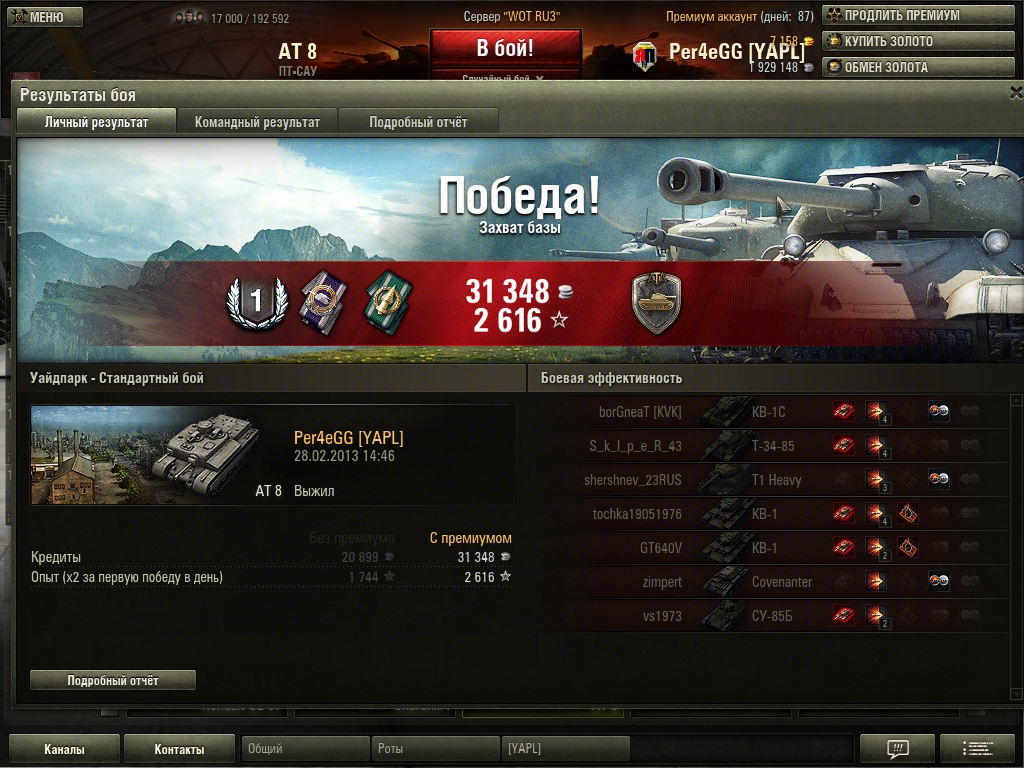Open the Случайный бой mode dropdown
Image resolution: width=1024 pixels, height=768 pixels.
[505, 77]
